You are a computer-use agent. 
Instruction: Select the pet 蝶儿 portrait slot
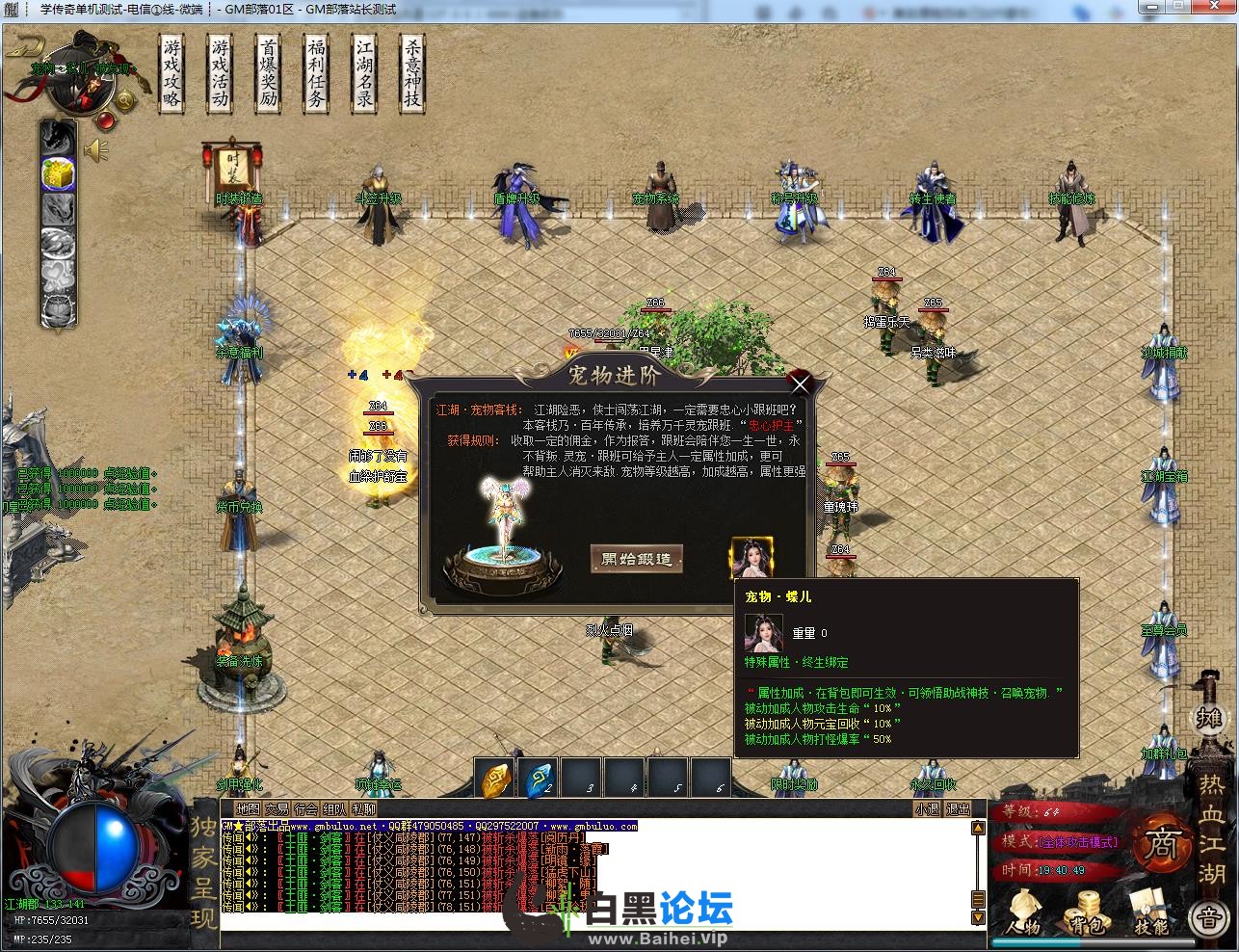point(751,558)
